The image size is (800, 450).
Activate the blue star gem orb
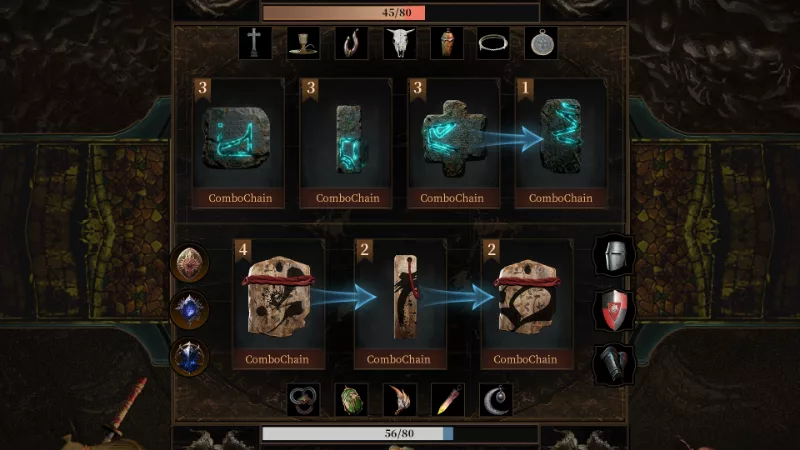pyautogui.click(x=189, y=311)
